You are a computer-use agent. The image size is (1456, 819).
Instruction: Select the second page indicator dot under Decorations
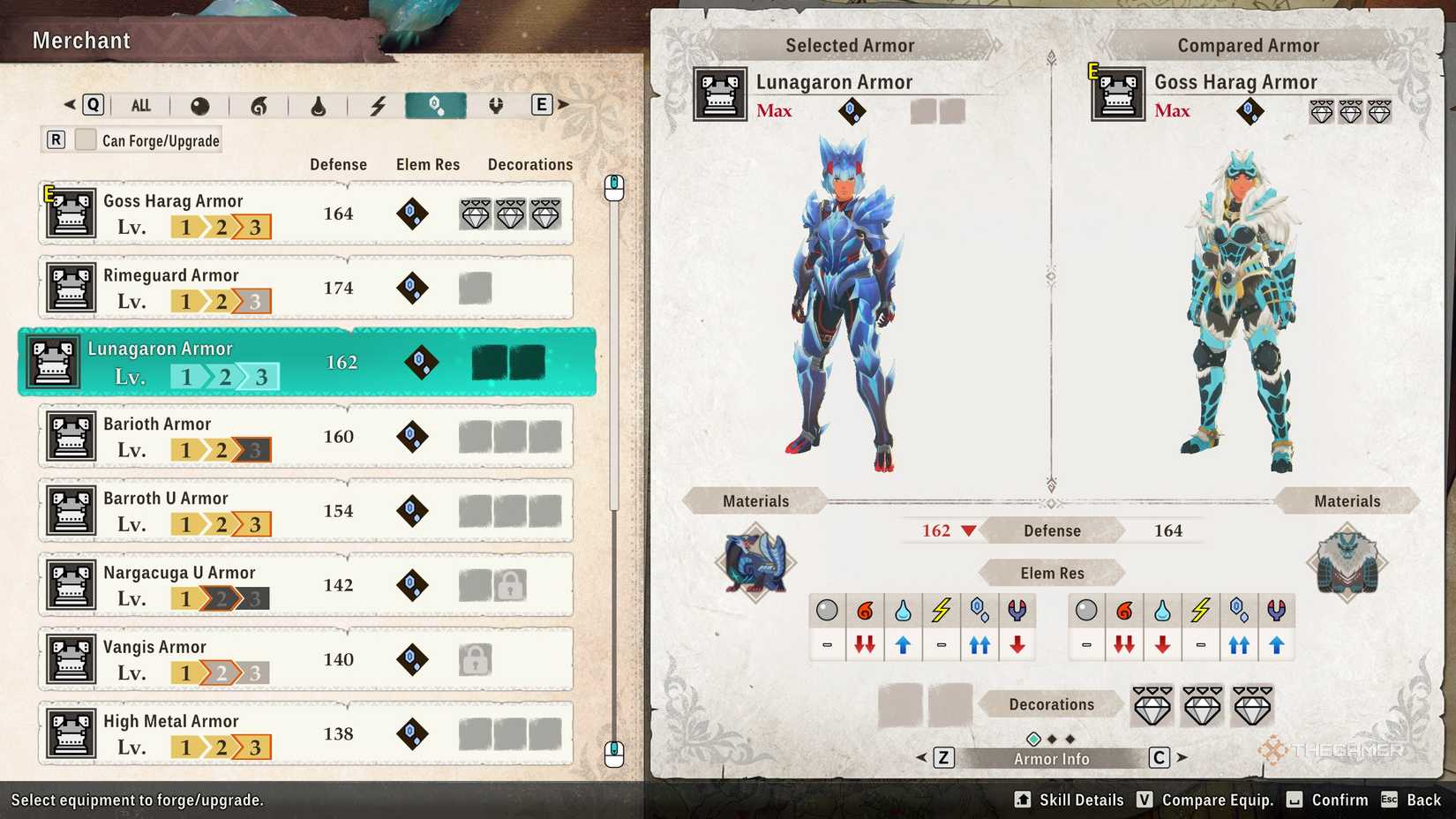[1053, 737]
